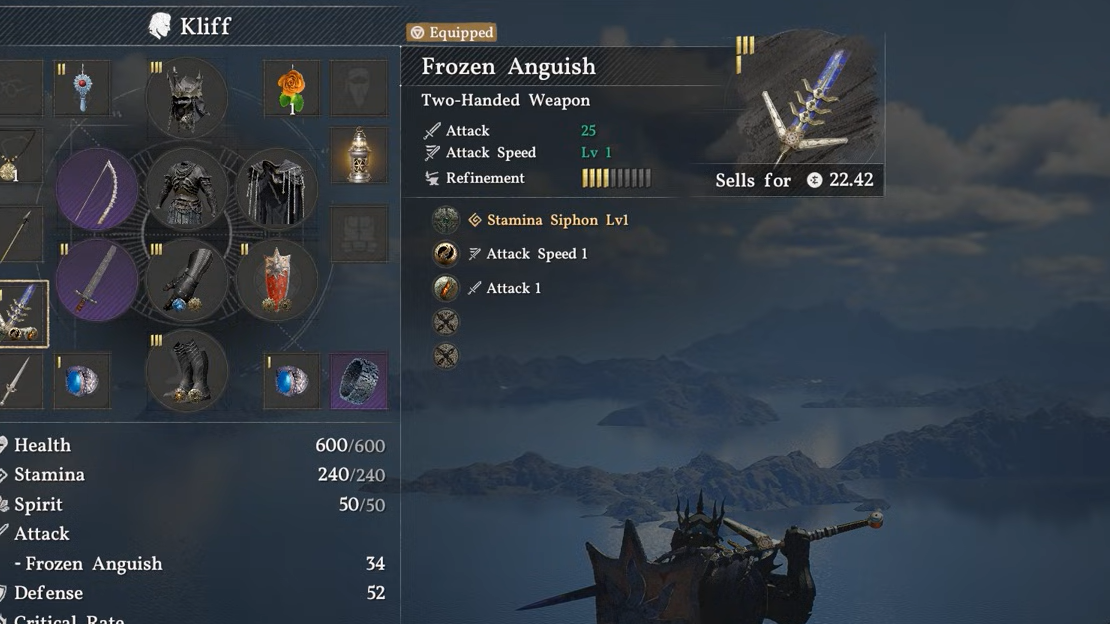Choose the necklace accessory slot

coord(15,157)
